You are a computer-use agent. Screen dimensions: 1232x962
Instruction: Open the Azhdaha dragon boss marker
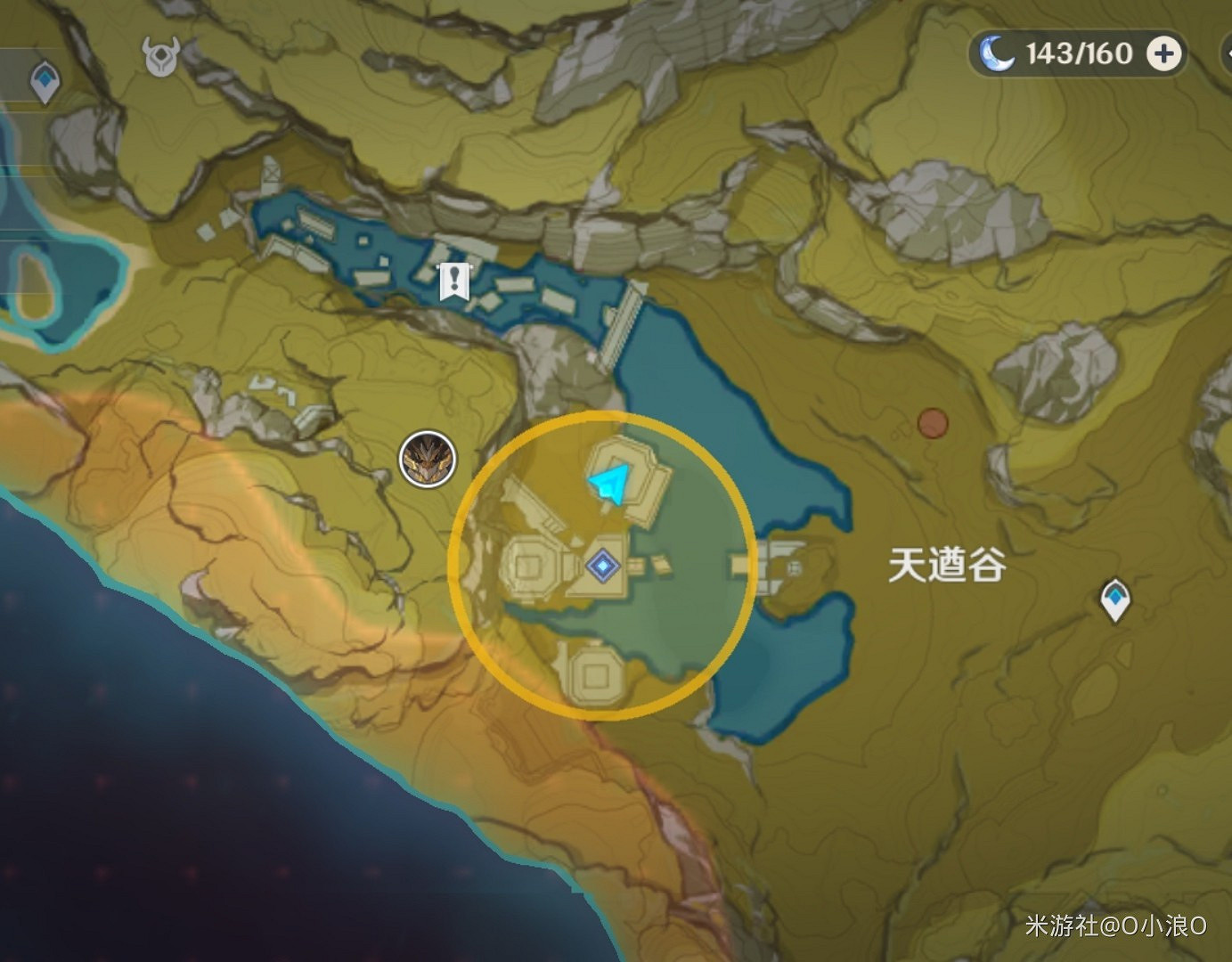[428, 457]
